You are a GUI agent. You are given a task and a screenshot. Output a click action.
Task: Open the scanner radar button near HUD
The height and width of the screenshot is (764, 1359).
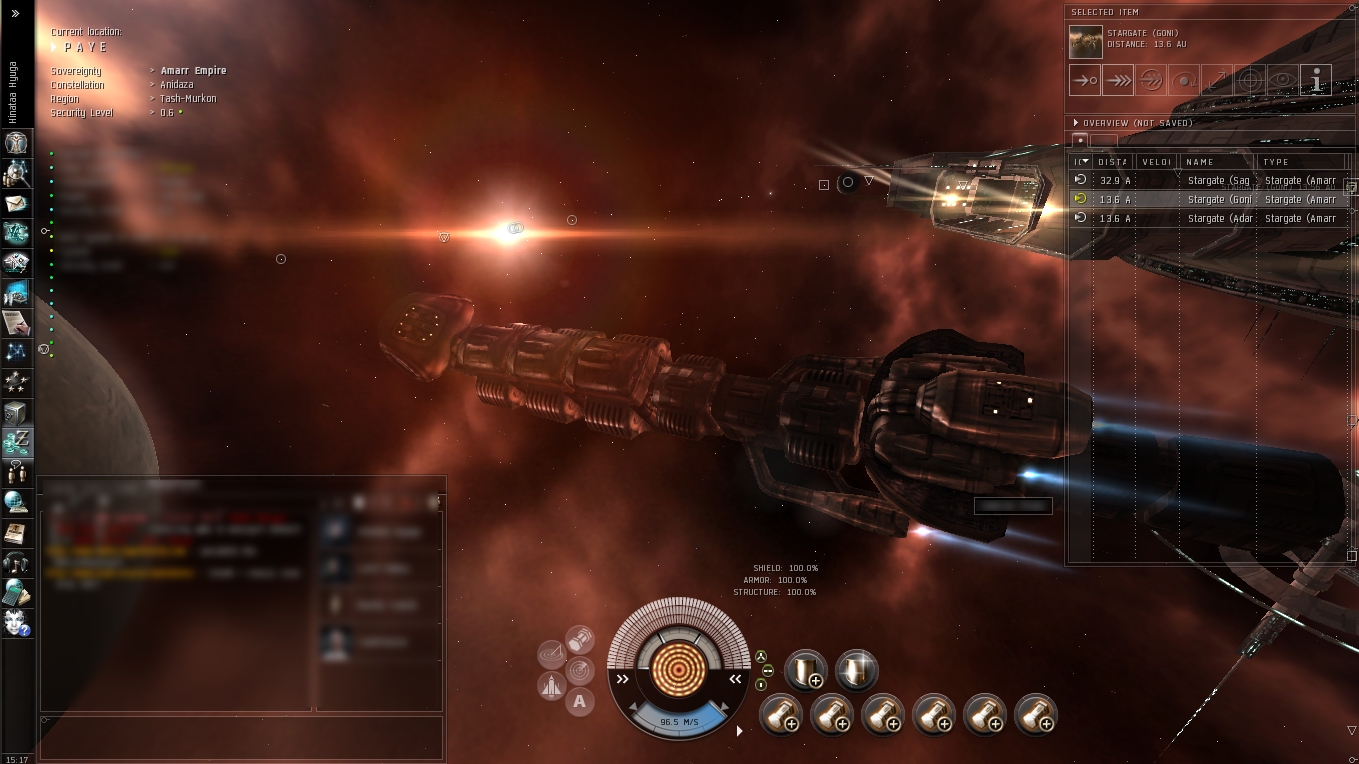click(x=580, y=671)
